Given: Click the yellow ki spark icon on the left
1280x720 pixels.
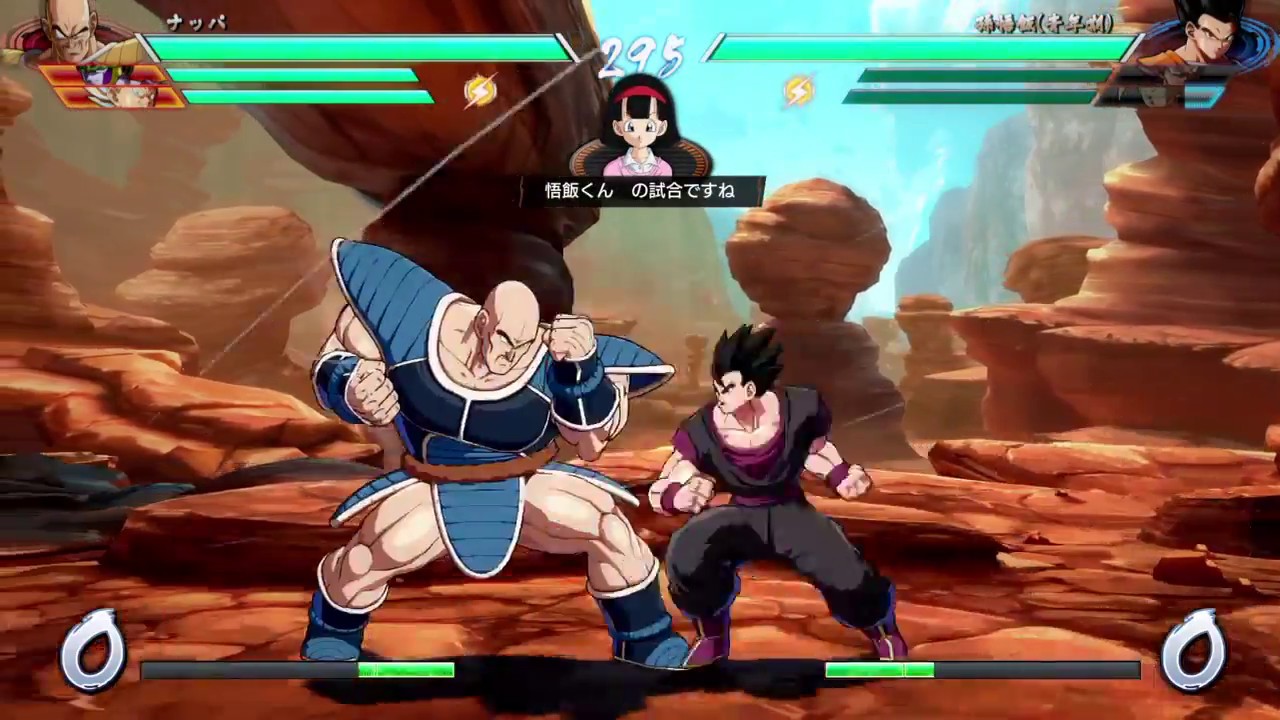Looking at the screenshot, I should (478, 90).
